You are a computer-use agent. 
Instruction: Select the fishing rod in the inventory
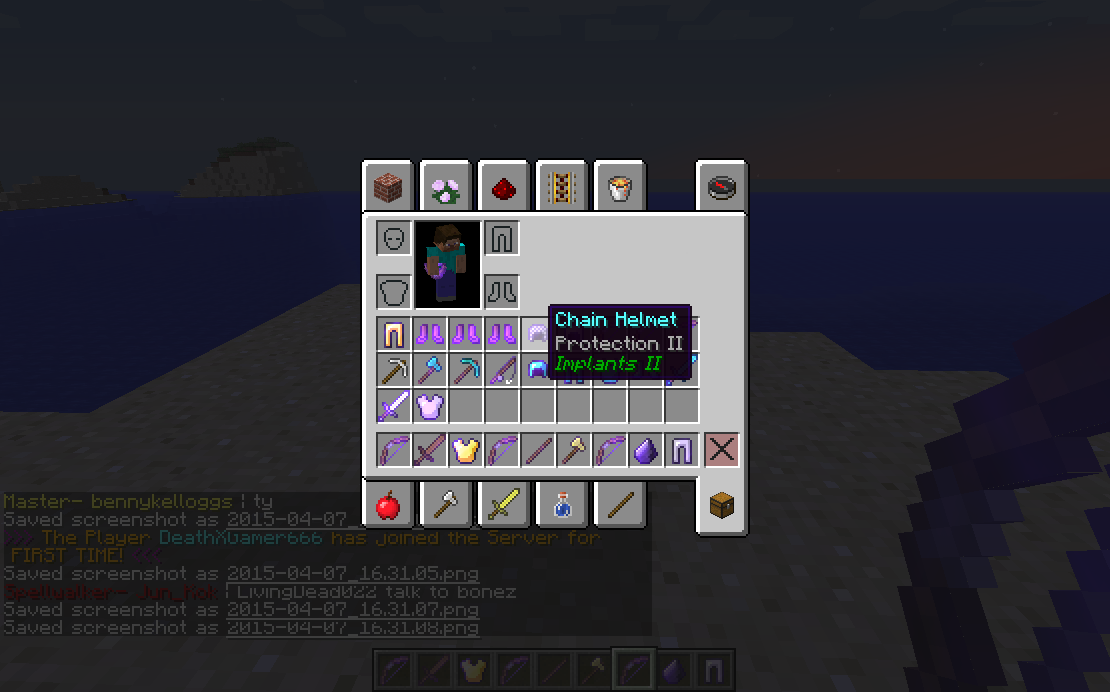click(502, 370)
